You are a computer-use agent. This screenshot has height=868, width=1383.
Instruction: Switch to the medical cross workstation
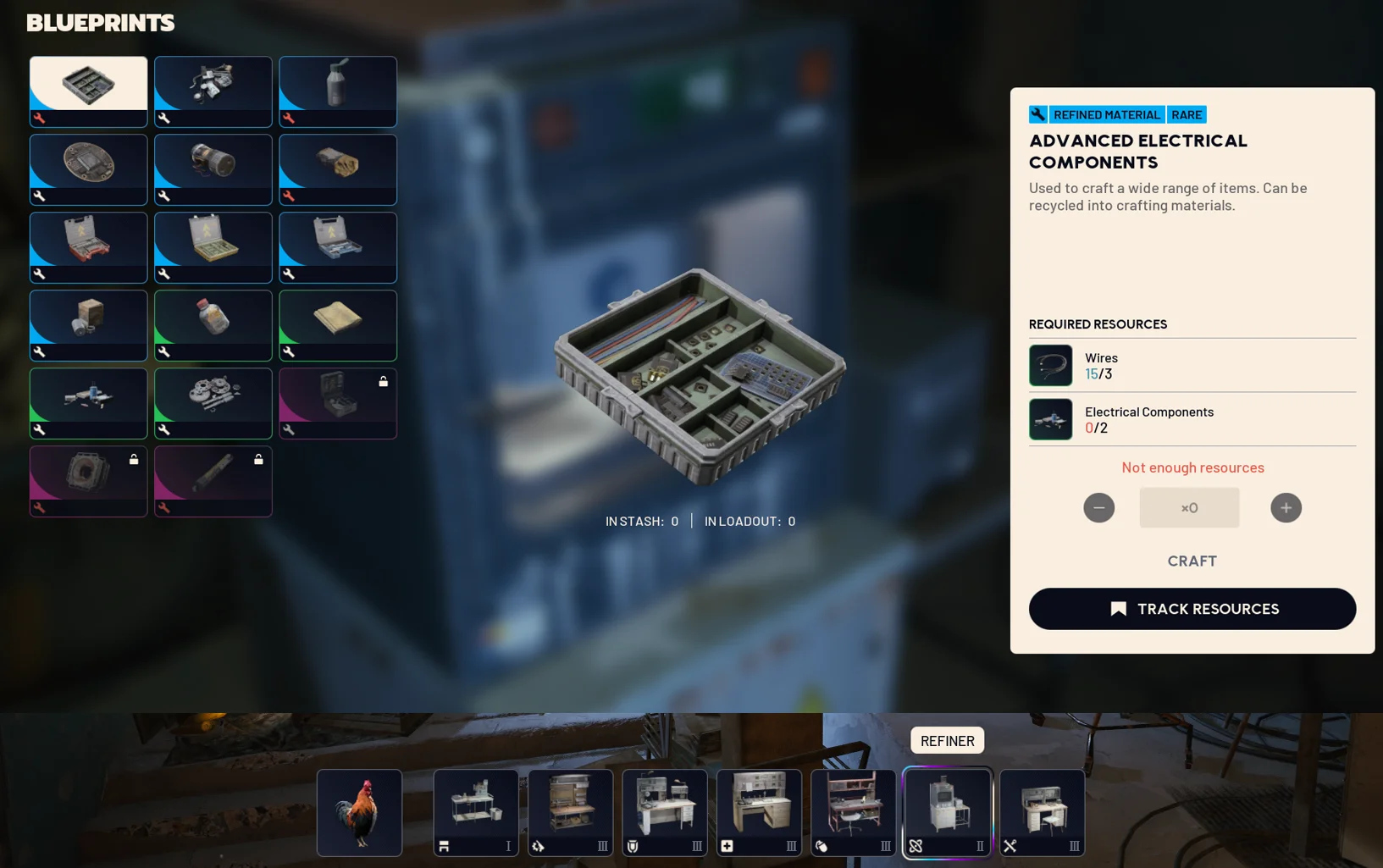tap(759, 812)
